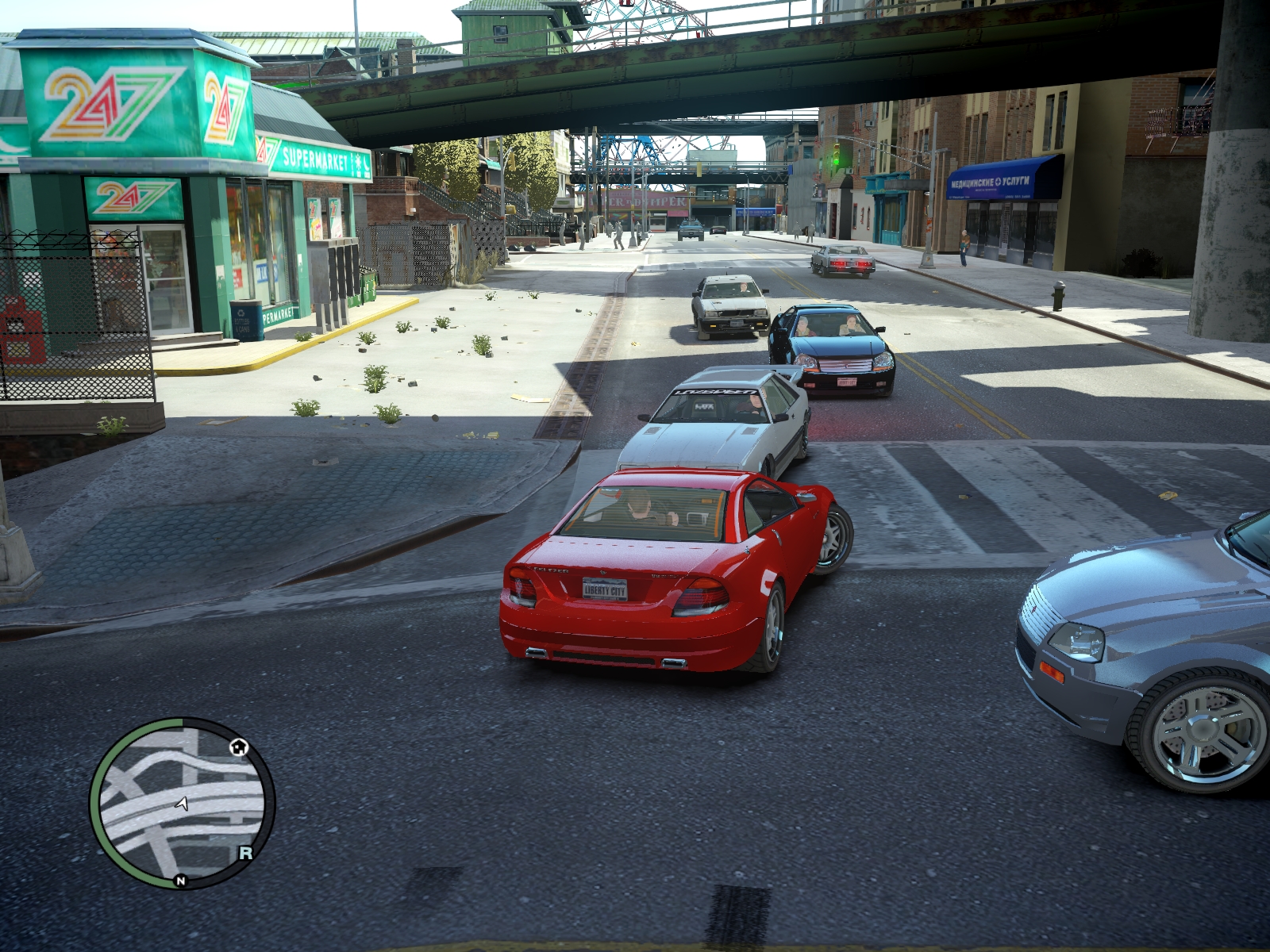The height and width of the screenshot is (952, 1270).
Task: Click the R mission marker on the radar
Action: pos(246,853)
